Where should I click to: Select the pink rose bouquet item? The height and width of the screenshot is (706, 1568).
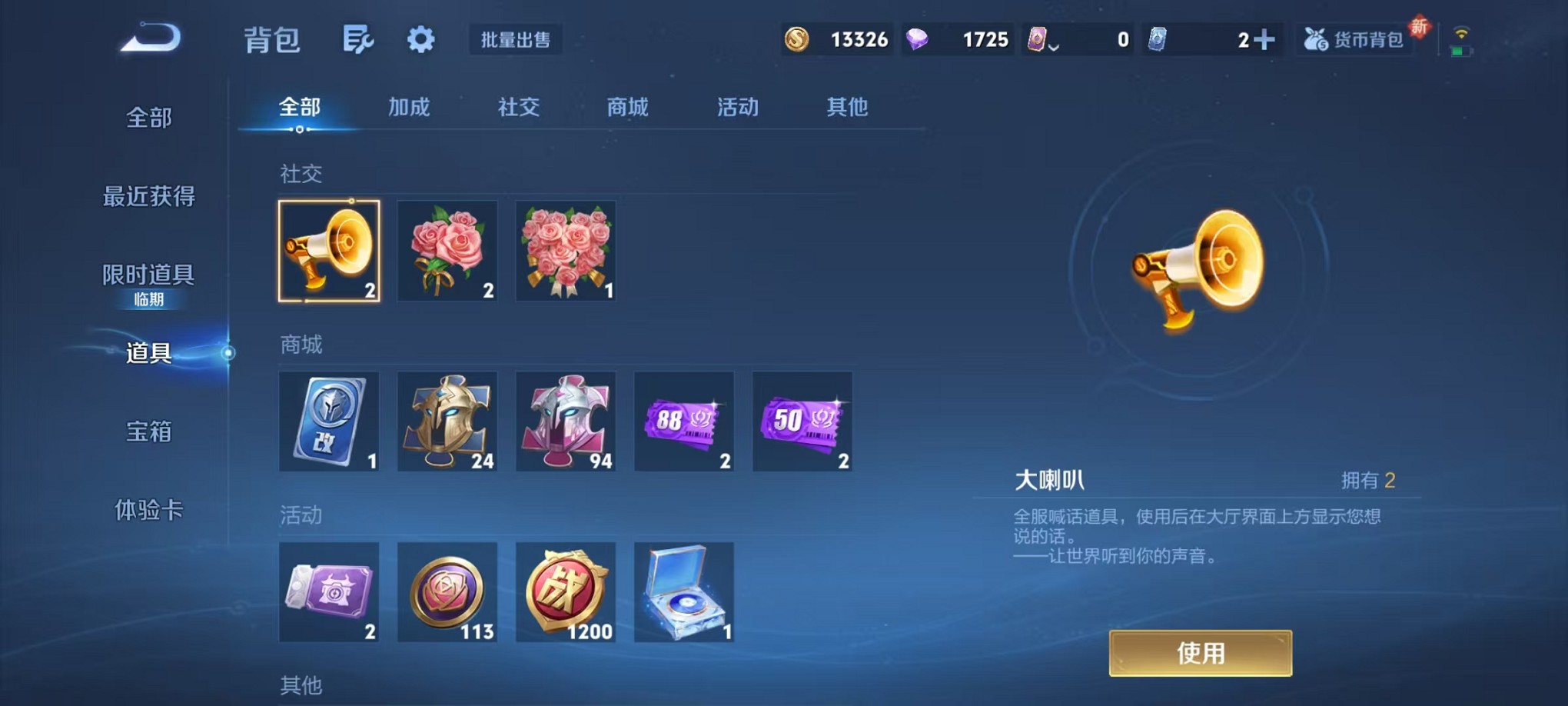(x=566, y=251)
